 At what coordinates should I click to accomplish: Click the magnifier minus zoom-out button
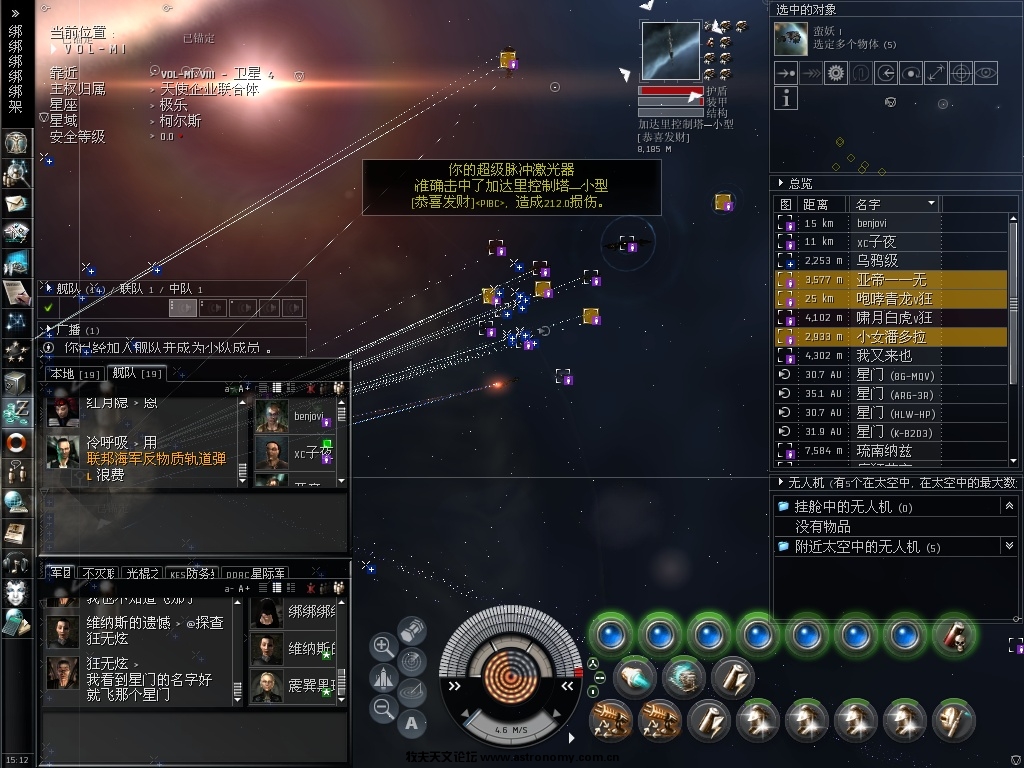coord(383,709)
